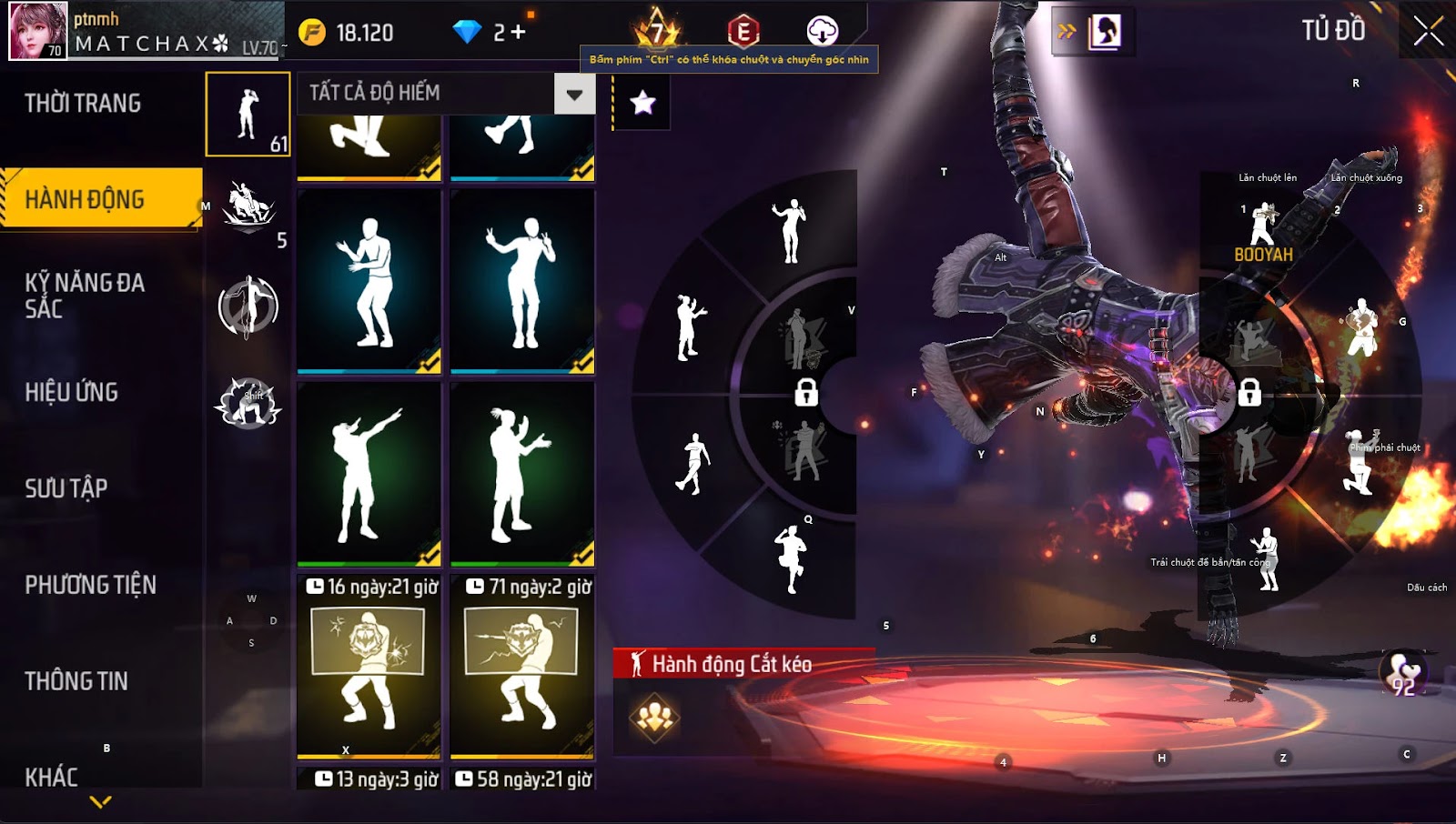1456x824 pixels.
Task: Toggle the star favorites filter
Action: pyautogui.click(x=642, y=103)
